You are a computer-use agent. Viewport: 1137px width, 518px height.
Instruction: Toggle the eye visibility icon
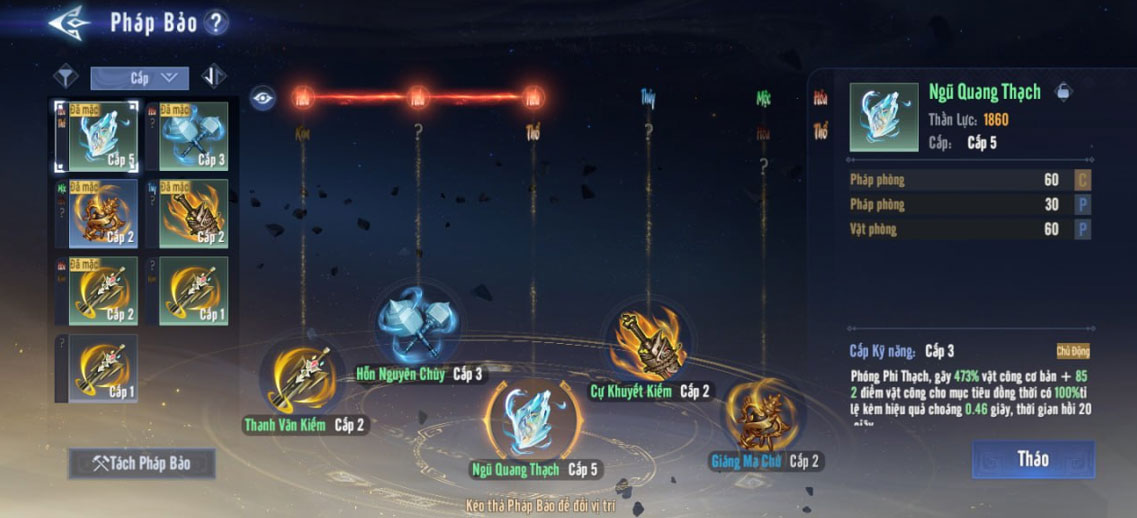[262, 97]
